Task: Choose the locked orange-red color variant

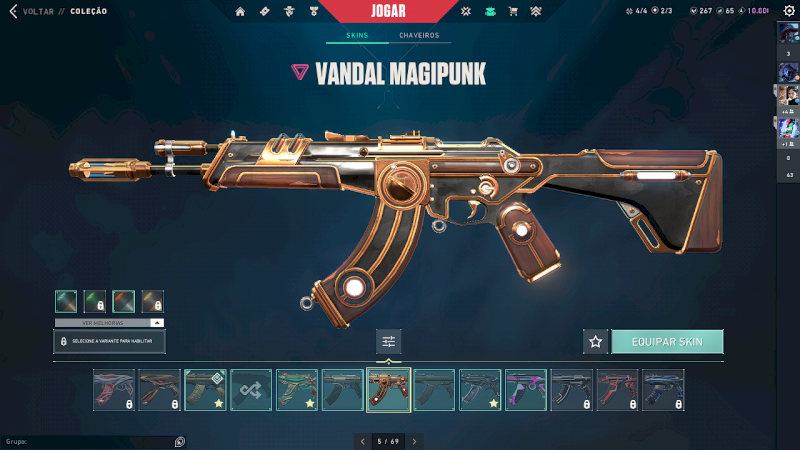Action: click(x=124, y=302)
